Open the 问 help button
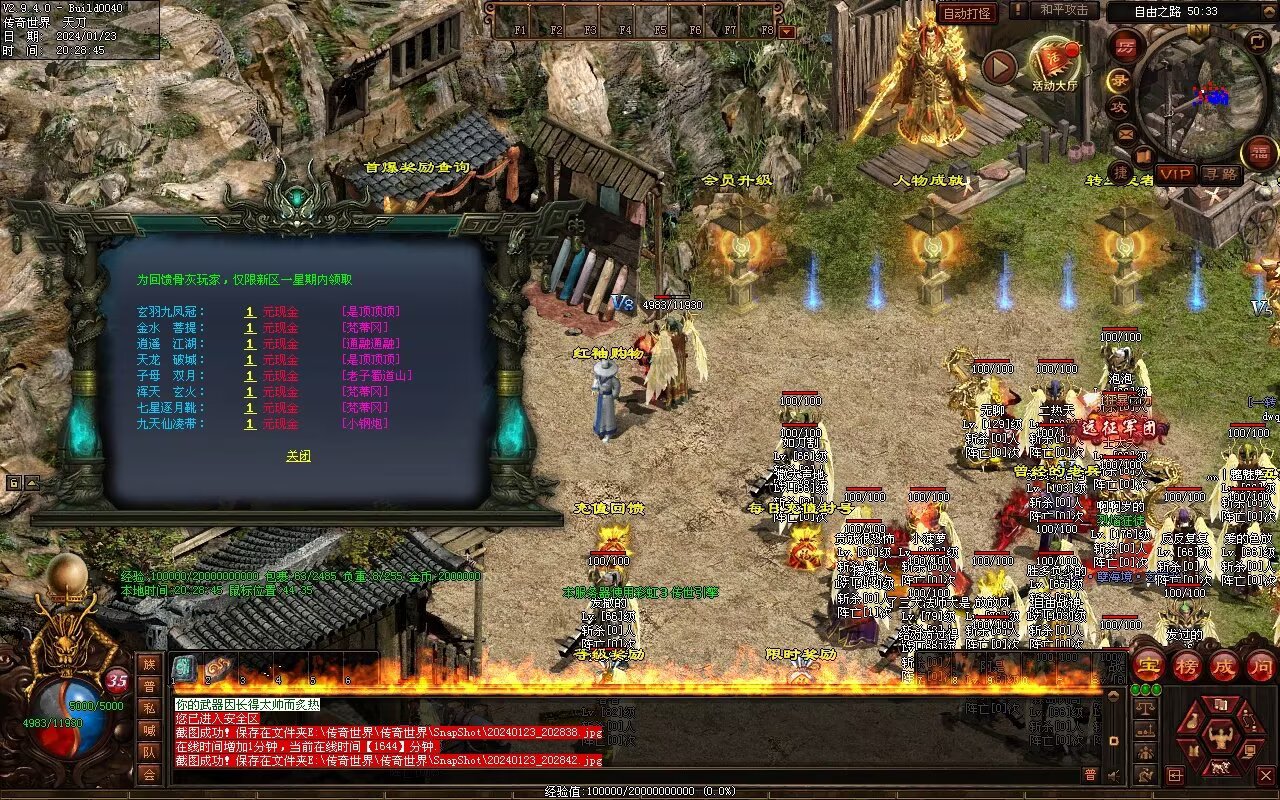 tap(1260, 666)
